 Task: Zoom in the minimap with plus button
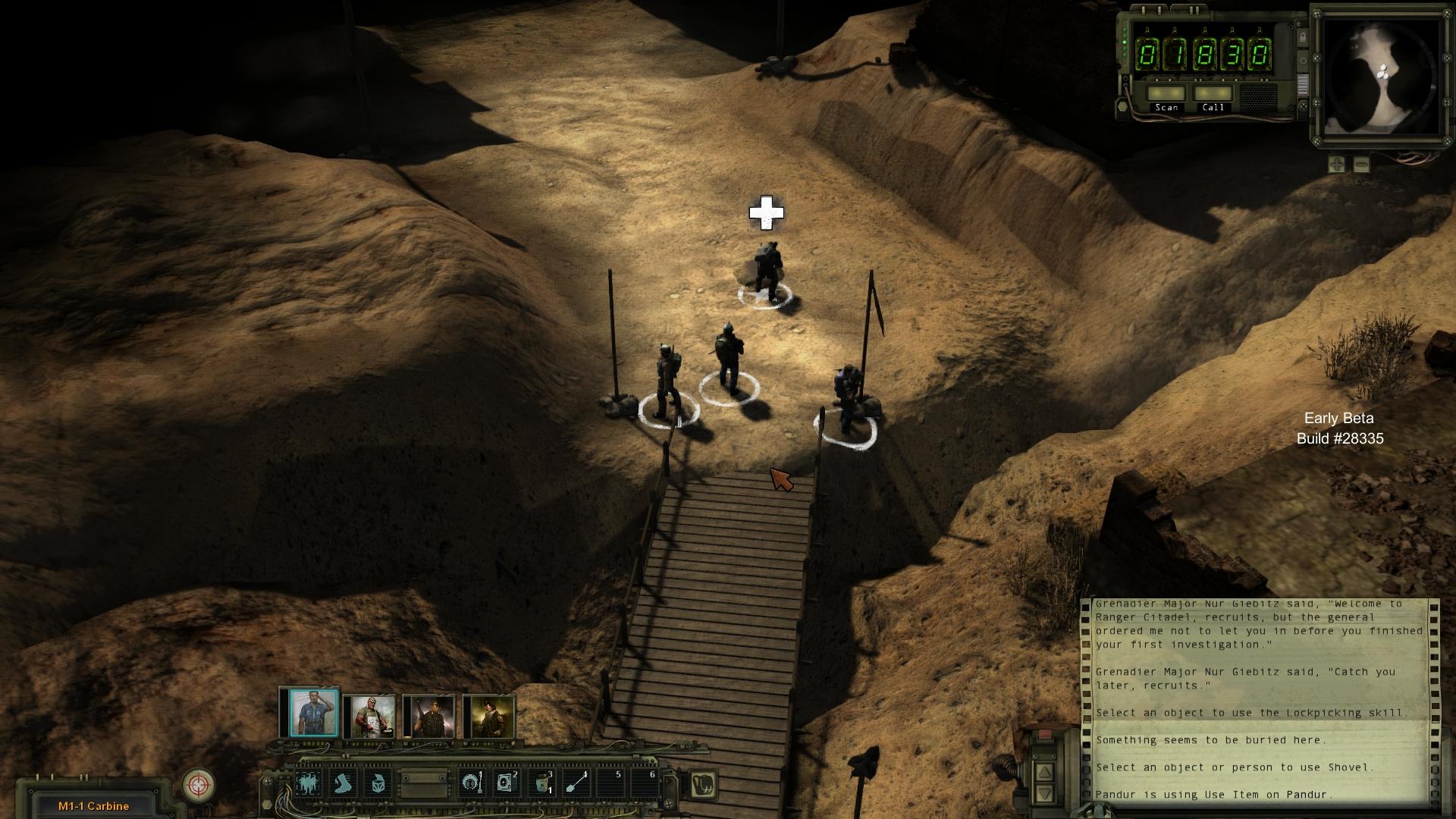coord(1336,164)
